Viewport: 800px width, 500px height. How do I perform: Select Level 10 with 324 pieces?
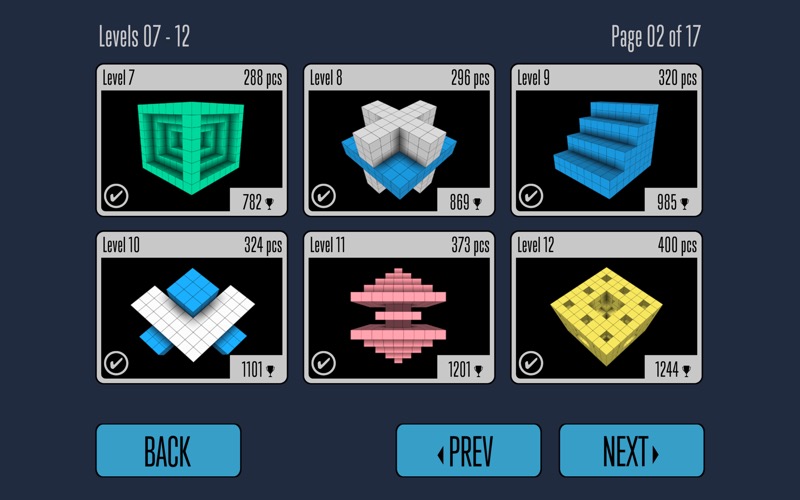click(192, 308)
